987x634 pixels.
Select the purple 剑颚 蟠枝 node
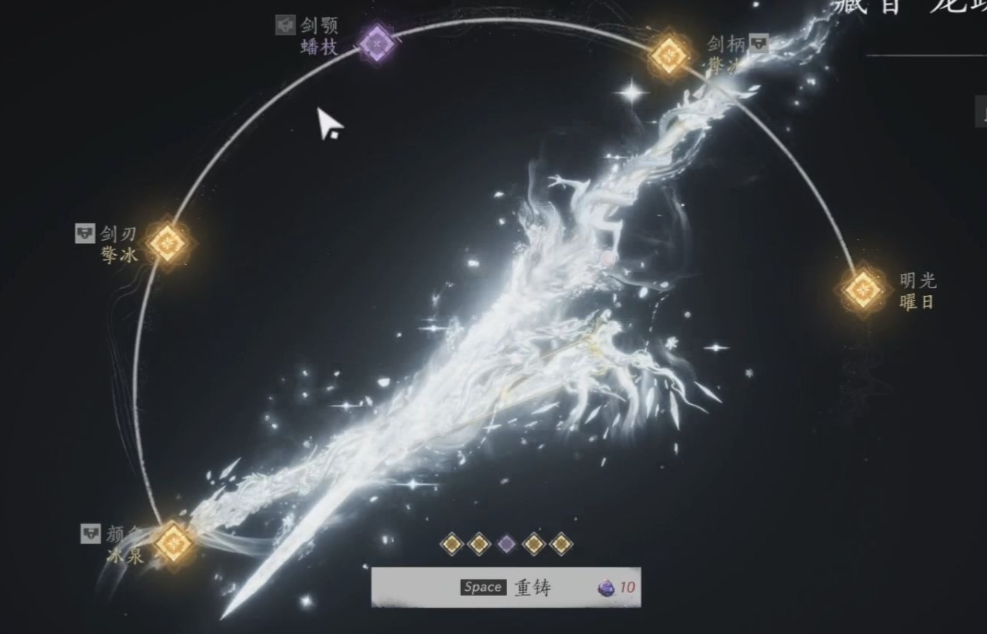click(376, 44)
